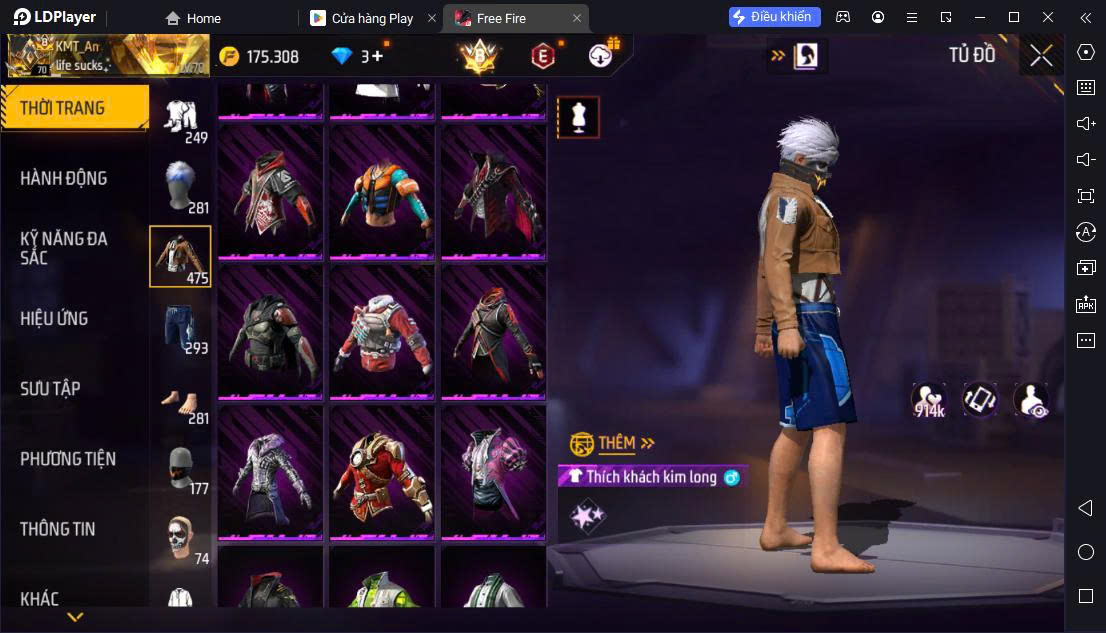Select the blue shorts category tab

pos(181,327)
